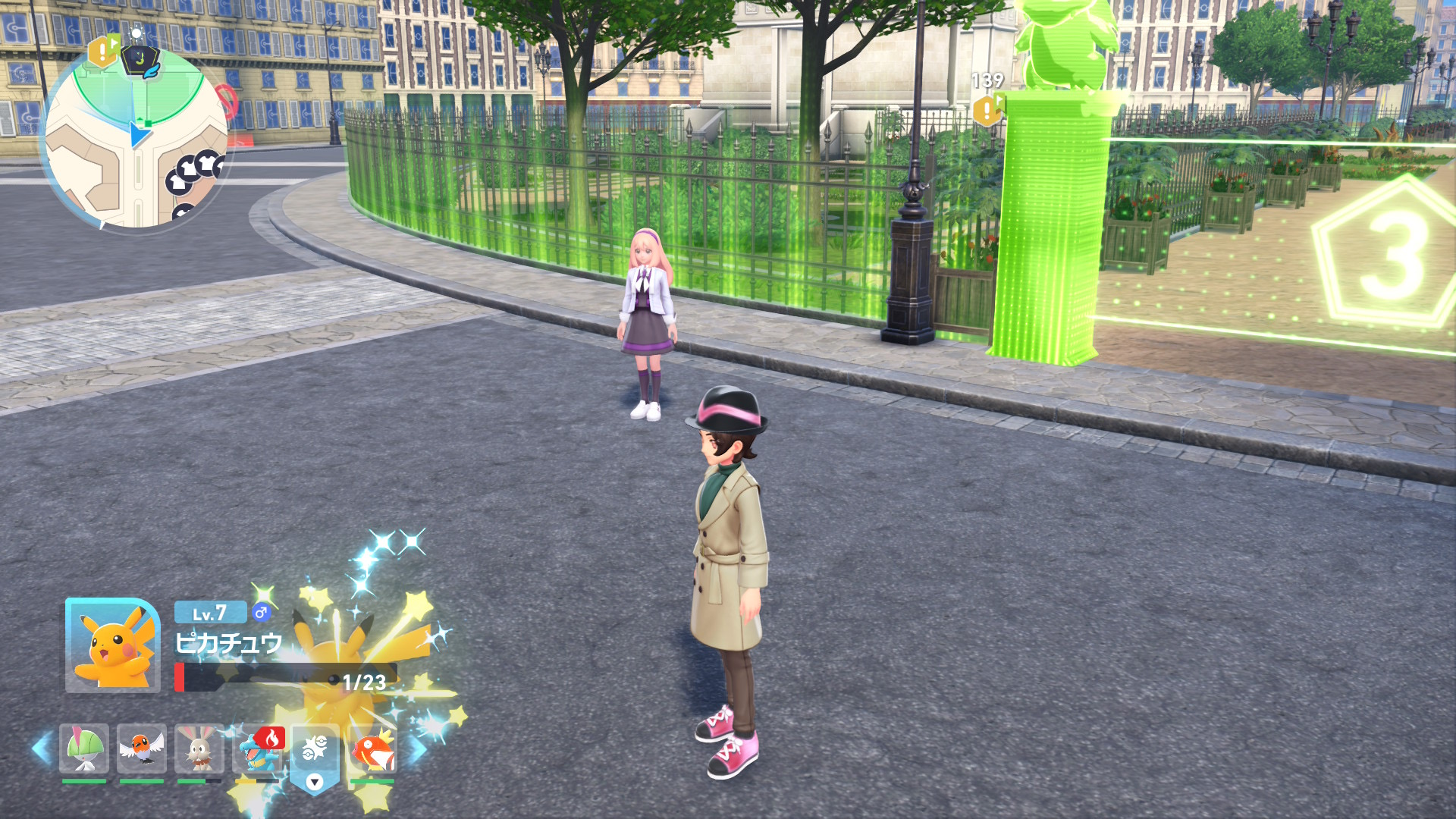Cycle party right with the blue arrow
Viewport: 1456px width, 819px height.
tap(418, 748)
